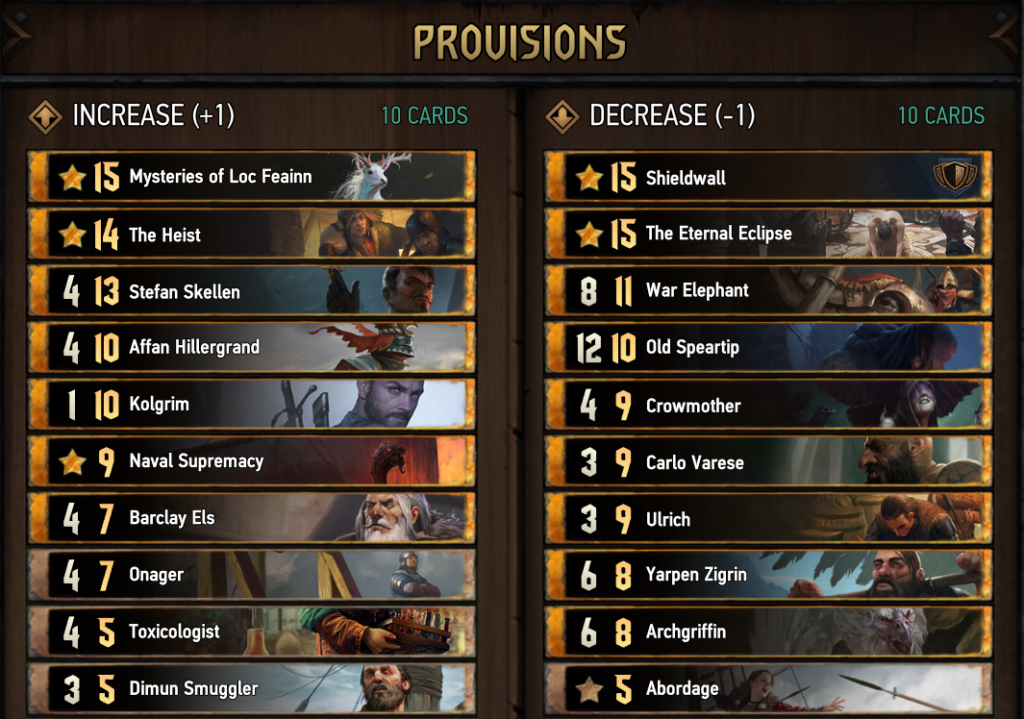The width and height of the screenshot is (1024, 719).
Task: Select the Yarpen Zigrin card
Action: coord(767,574)
